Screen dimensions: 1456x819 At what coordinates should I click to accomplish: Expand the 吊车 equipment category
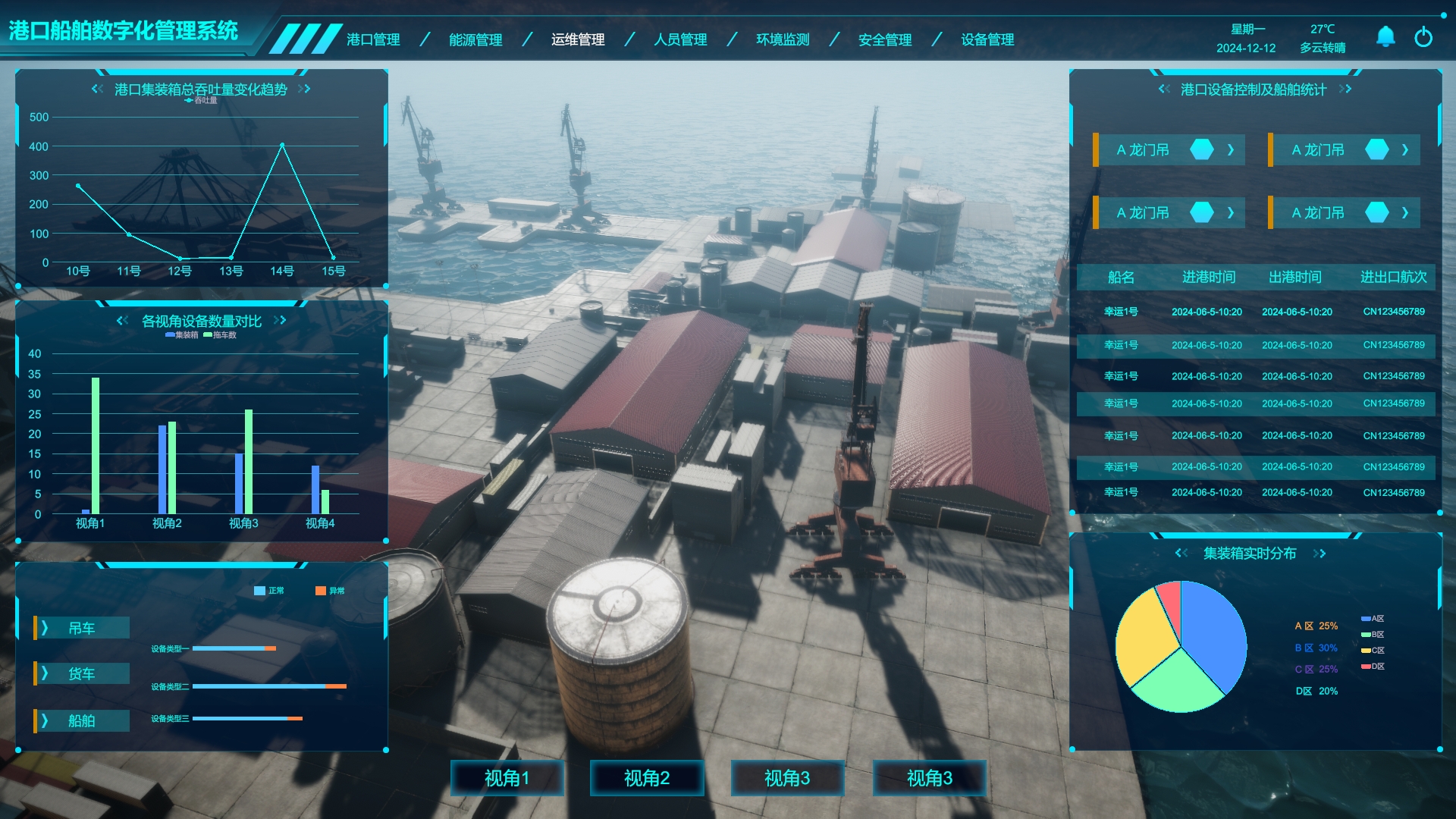click(x=82, y=628)
